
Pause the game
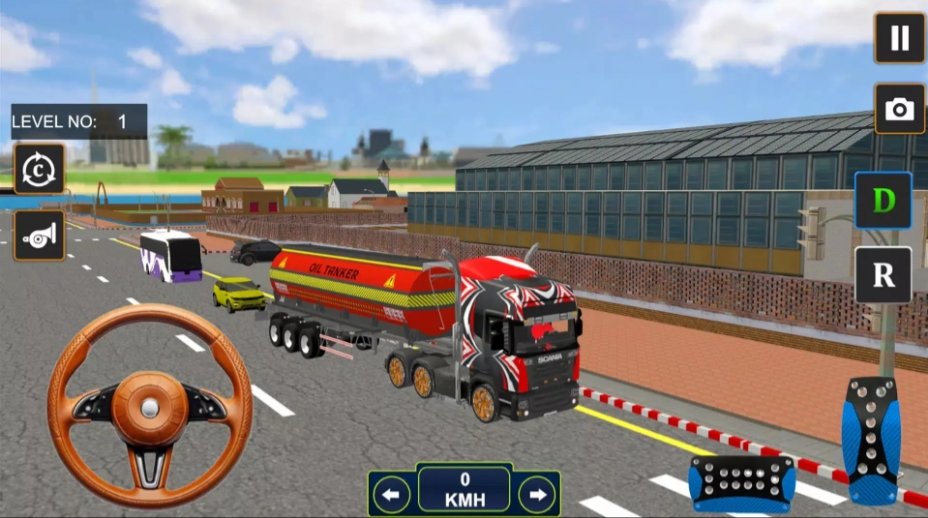(899, 38)
